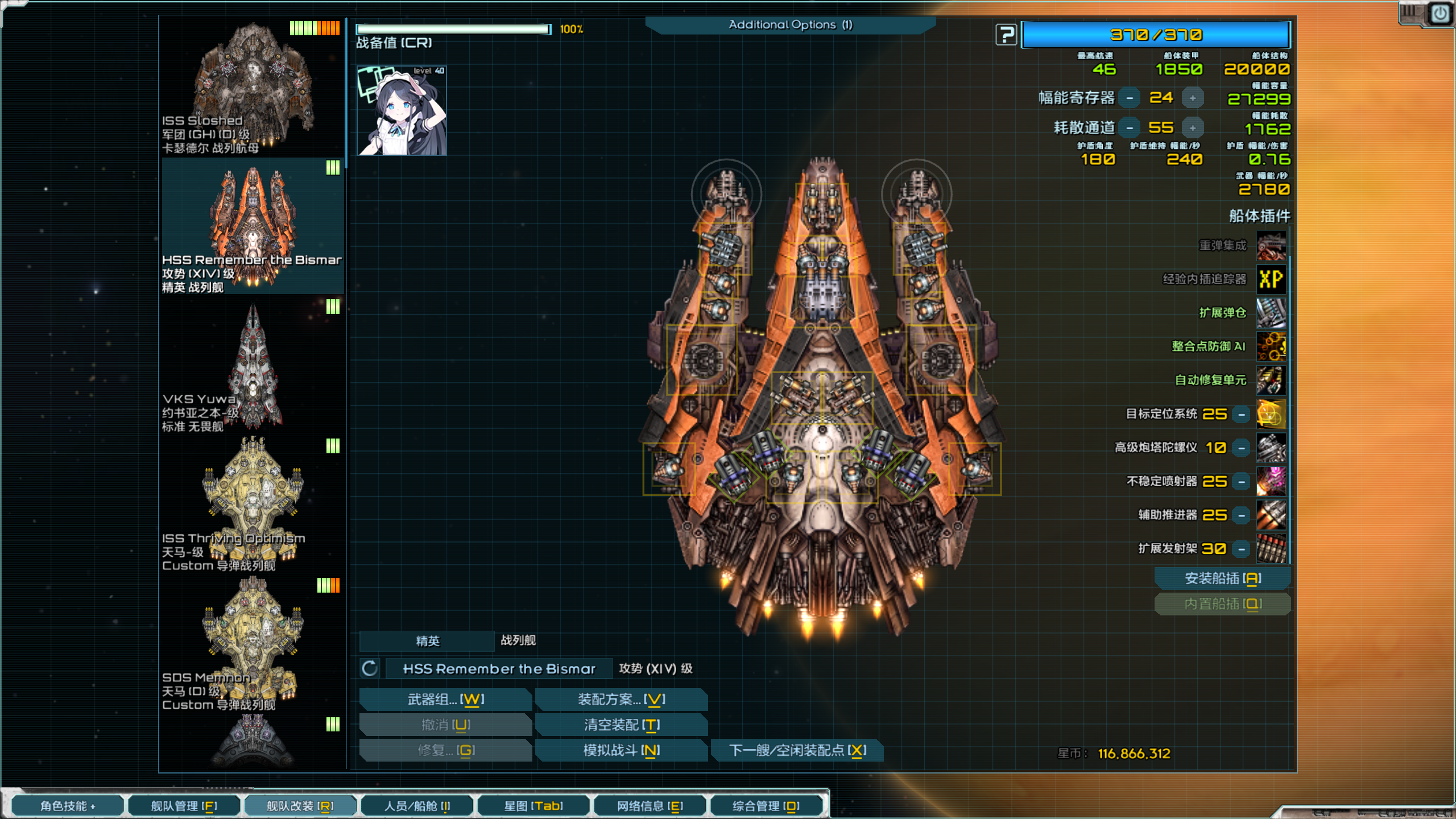
Task: Remove 高级炮塔陀螺仪 using its minus toggle
Action: click(1240, 447)
